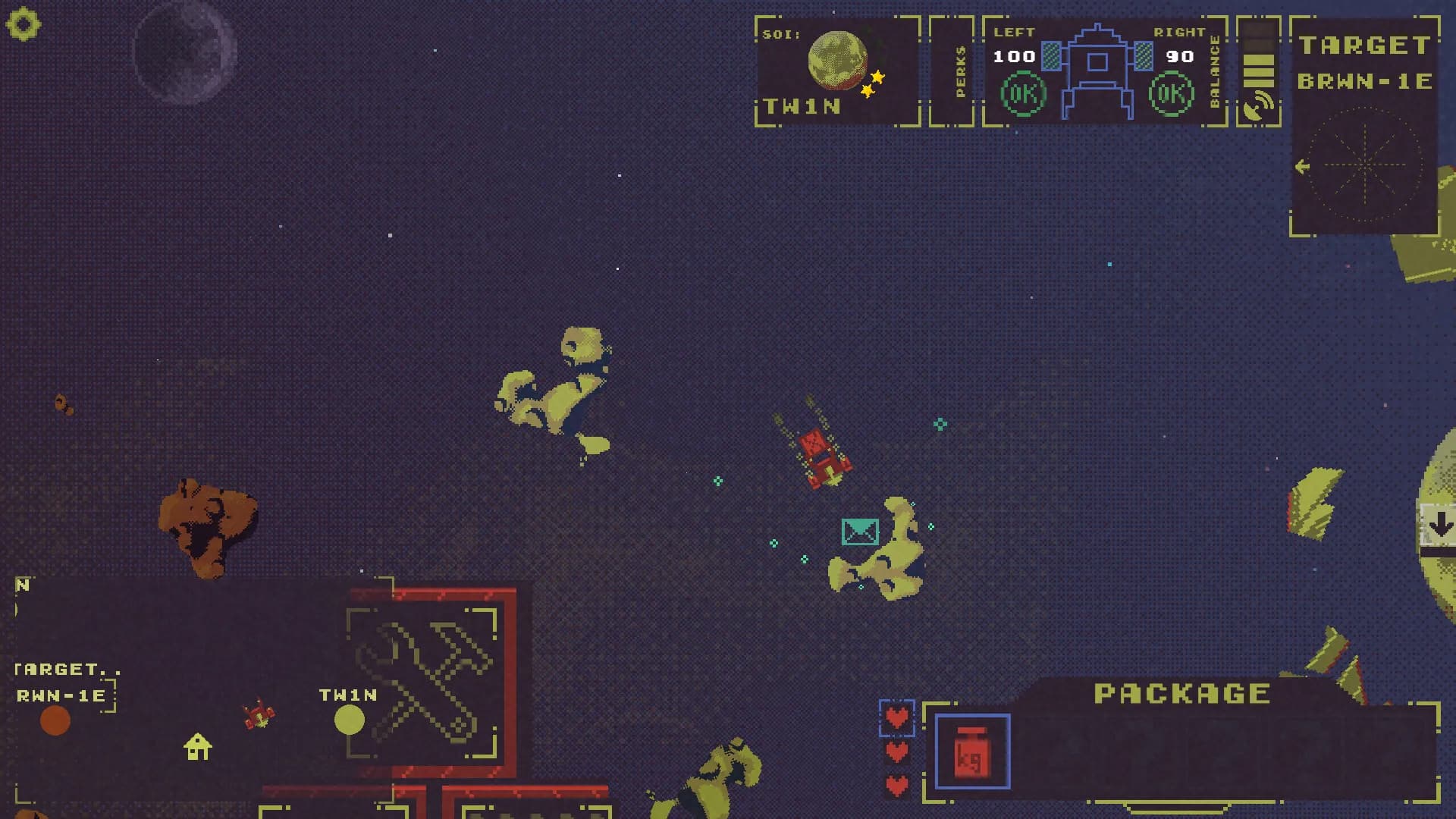Open the envelope mail marker
The width and height of the screenshot is (1456, 819).
(x=860, y=532)
